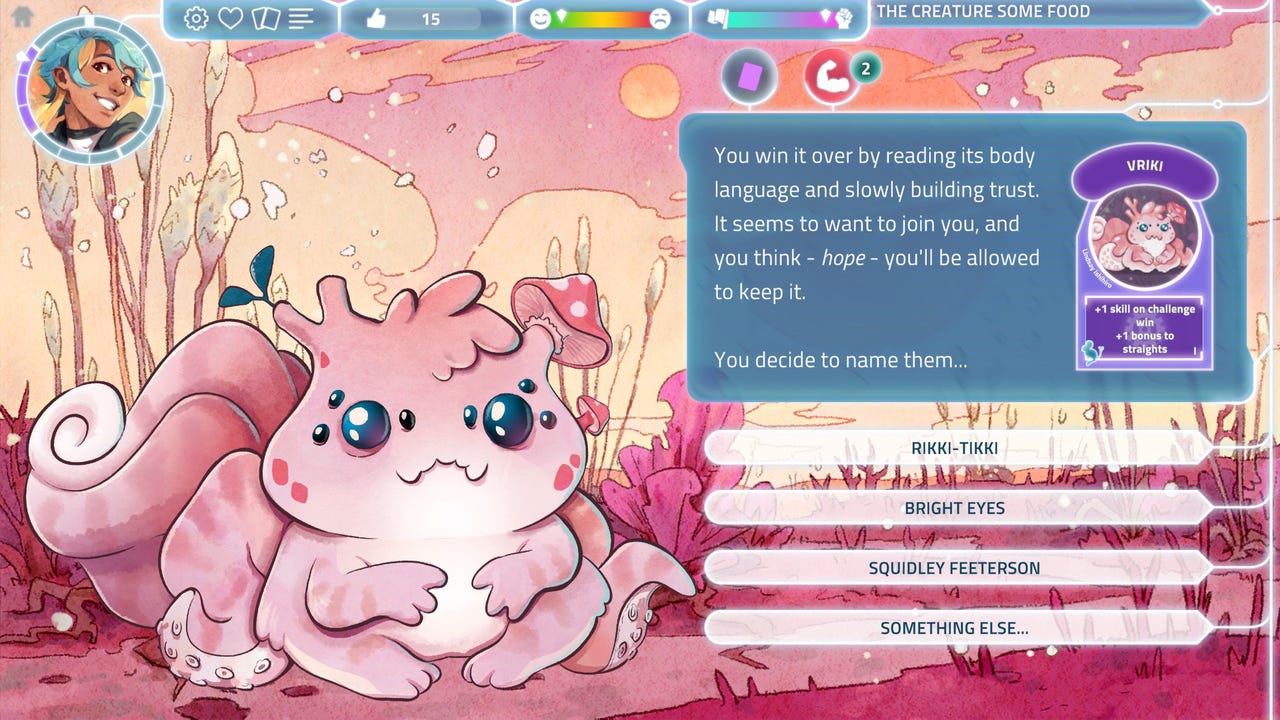This screenshot has height=720, width=1280.
Task: Click the red flexed arm skill icon
Action: coord(832,77)
